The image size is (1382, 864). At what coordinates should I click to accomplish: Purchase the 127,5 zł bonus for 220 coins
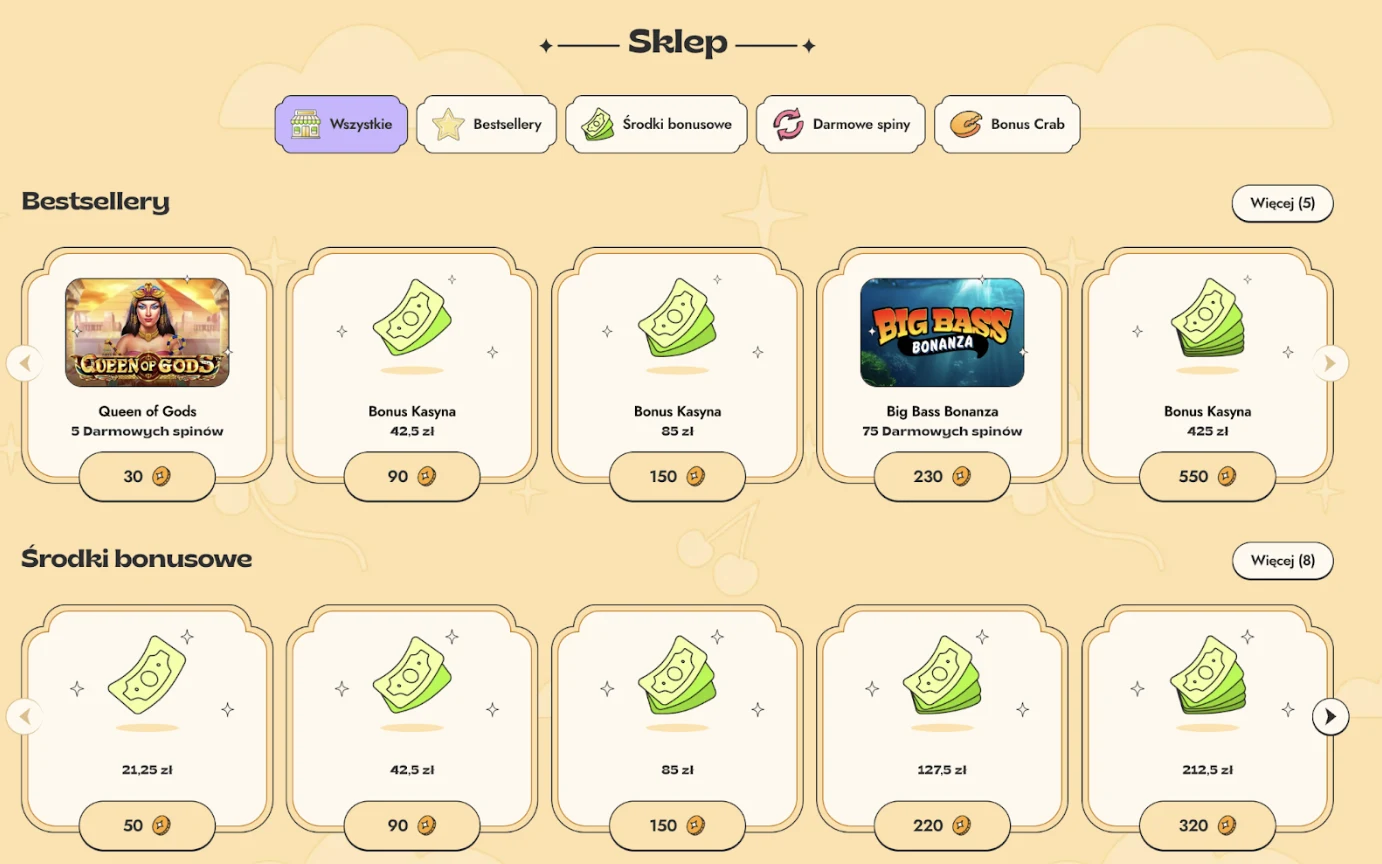coord(942,826)
